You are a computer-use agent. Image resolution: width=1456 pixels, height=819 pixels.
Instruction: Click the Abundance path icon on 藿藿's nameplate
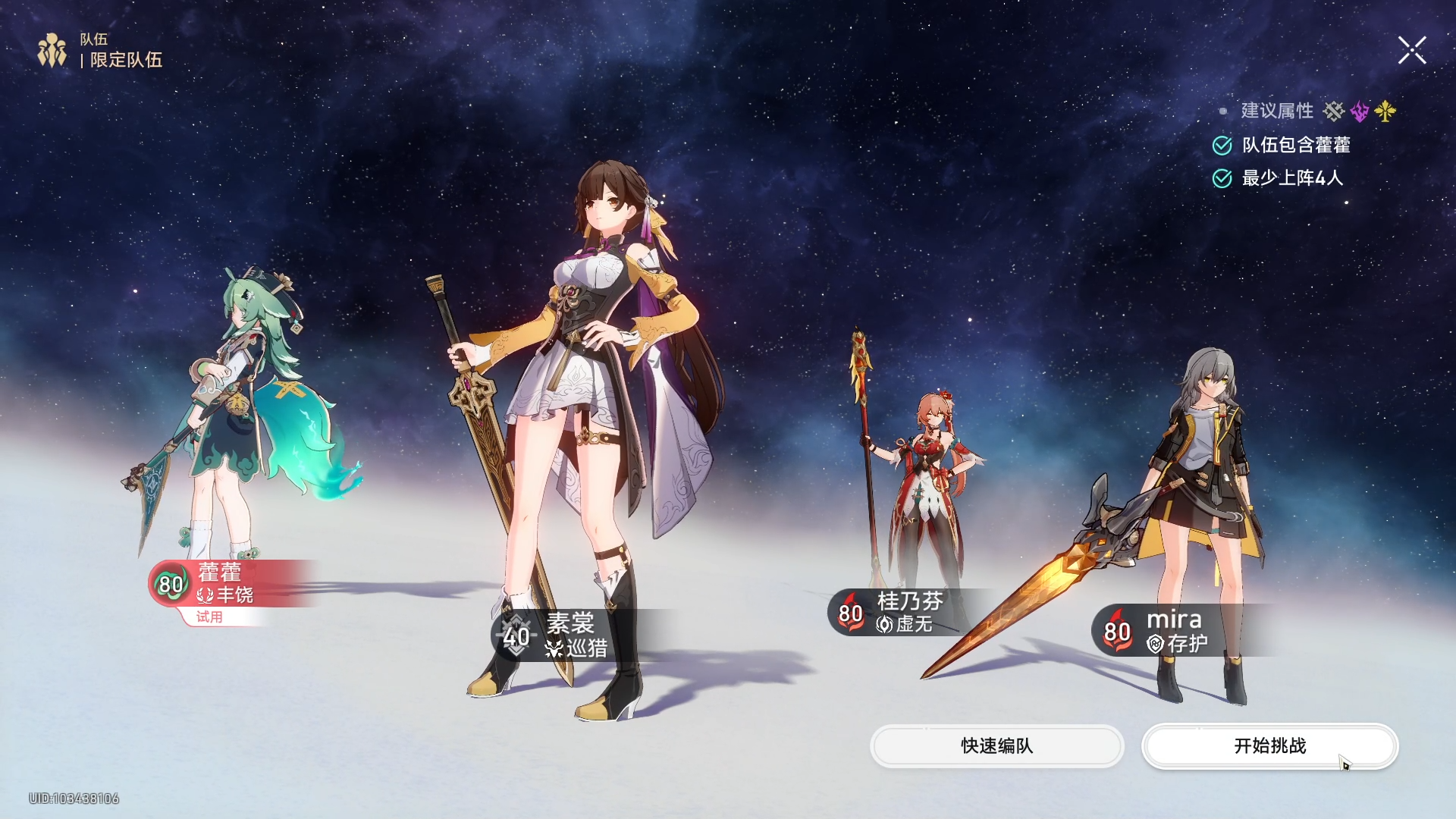(x=205, y=596)
